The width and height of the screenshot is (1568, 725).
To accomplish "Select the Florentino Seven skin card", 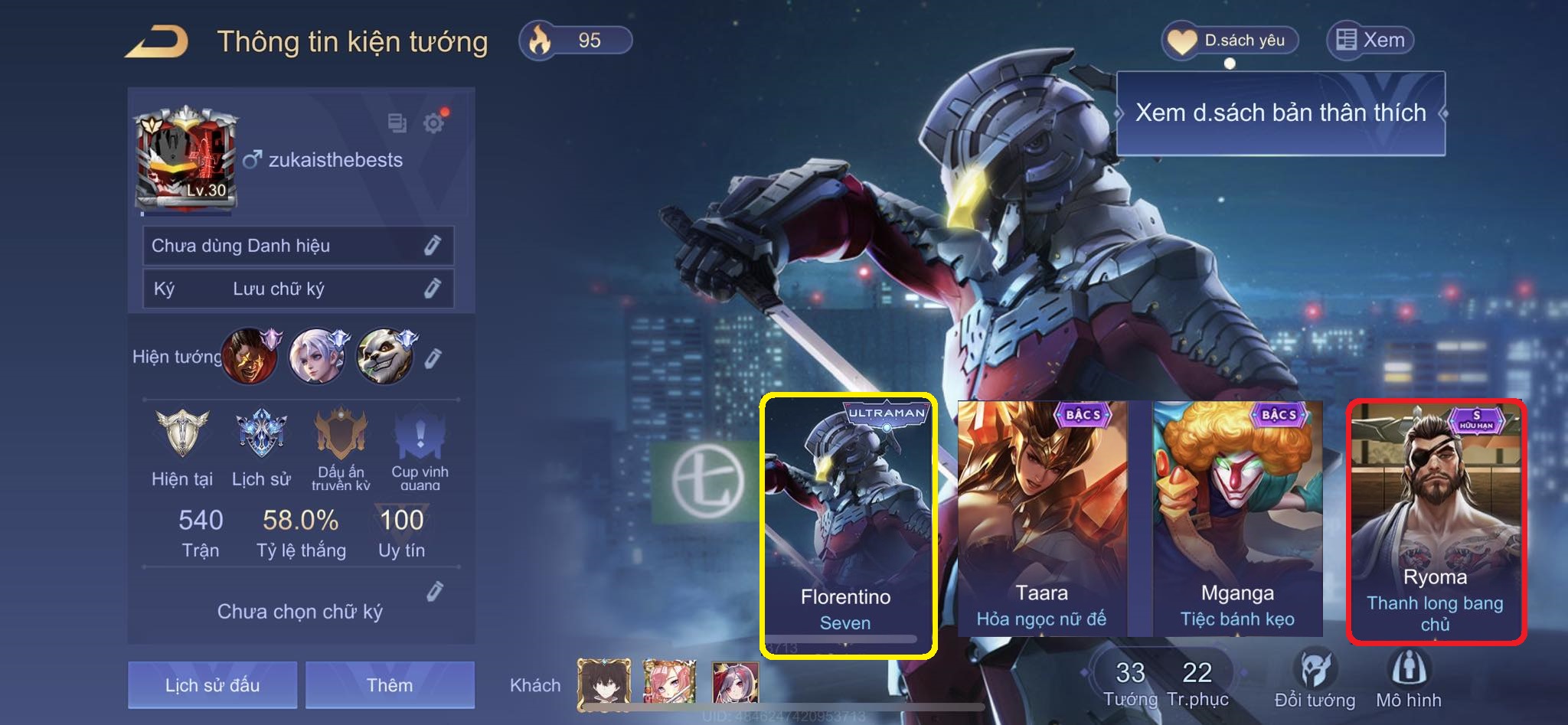I will 848,525.
